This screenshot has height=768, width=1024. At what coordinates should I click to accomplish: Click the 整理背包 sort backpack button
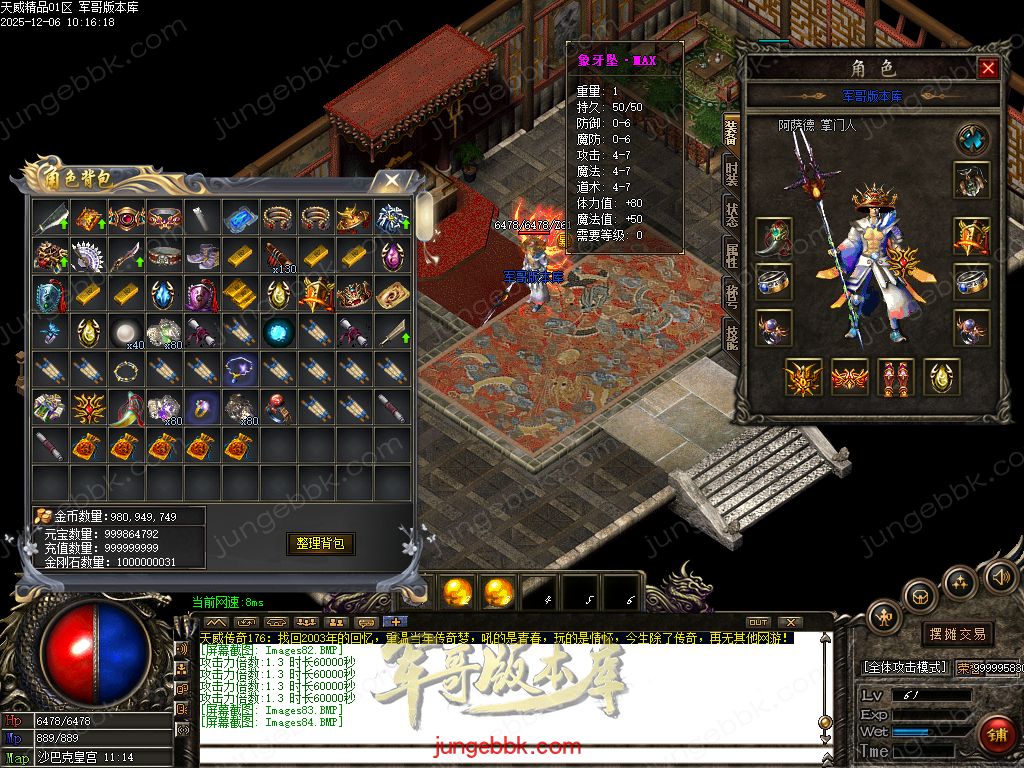tap(321, 543)
